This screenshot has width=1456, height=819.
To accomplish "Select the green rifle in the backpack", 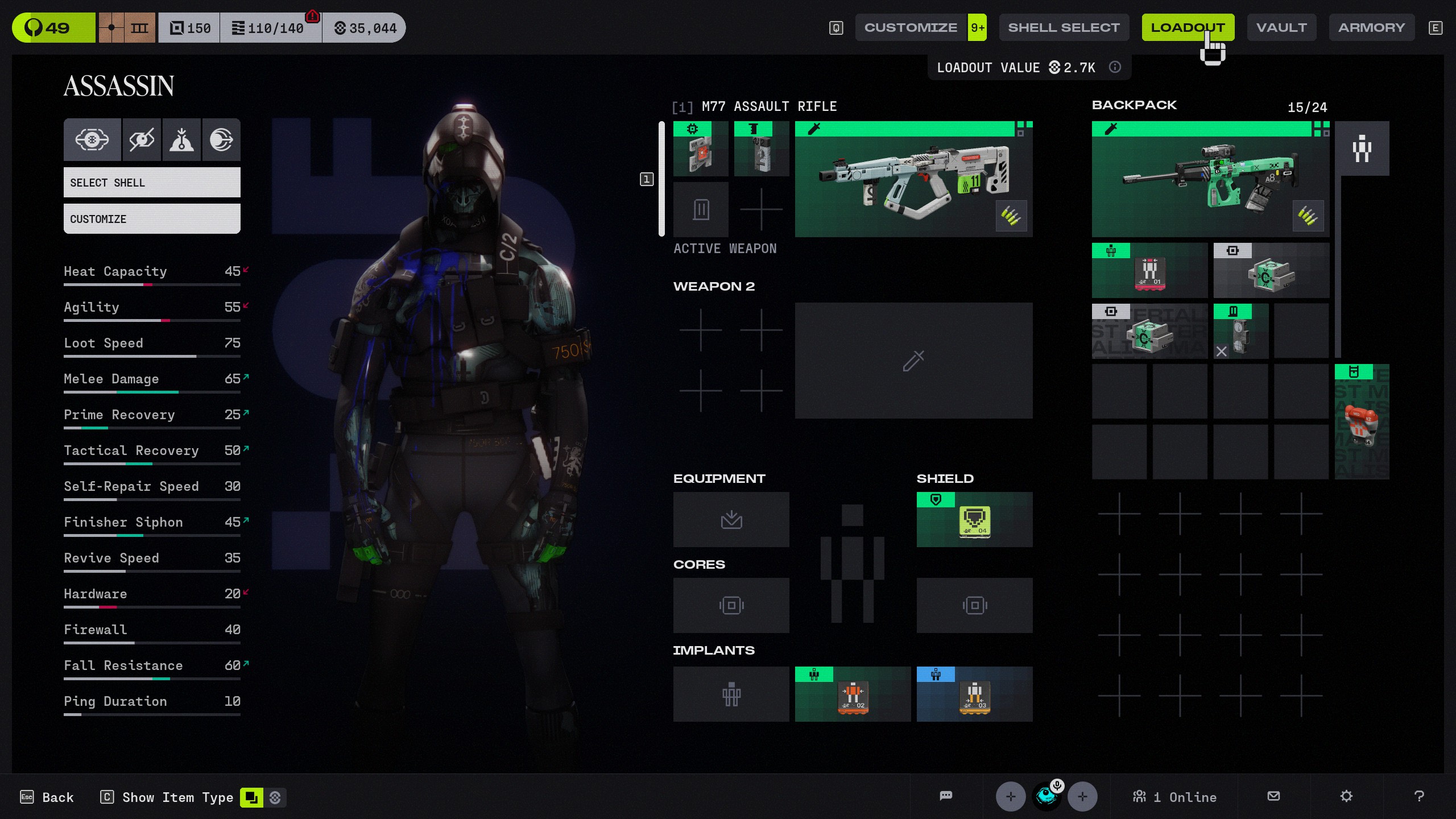I will point(1210,179).
